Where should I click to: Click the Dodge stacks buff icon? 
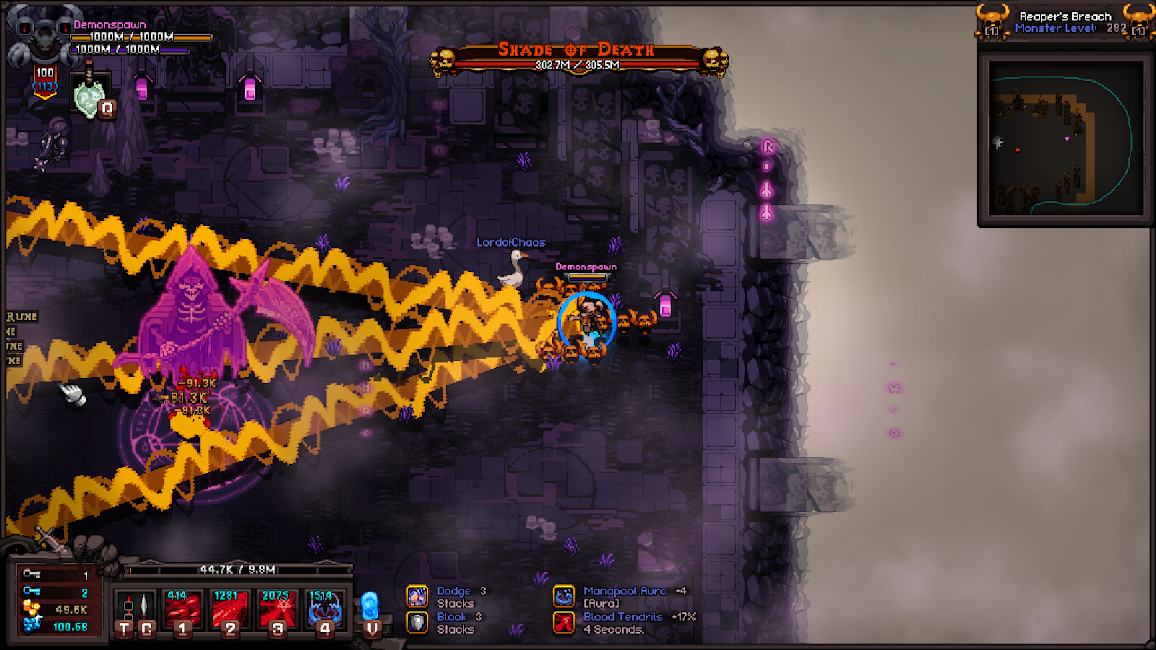pos(417,596)
